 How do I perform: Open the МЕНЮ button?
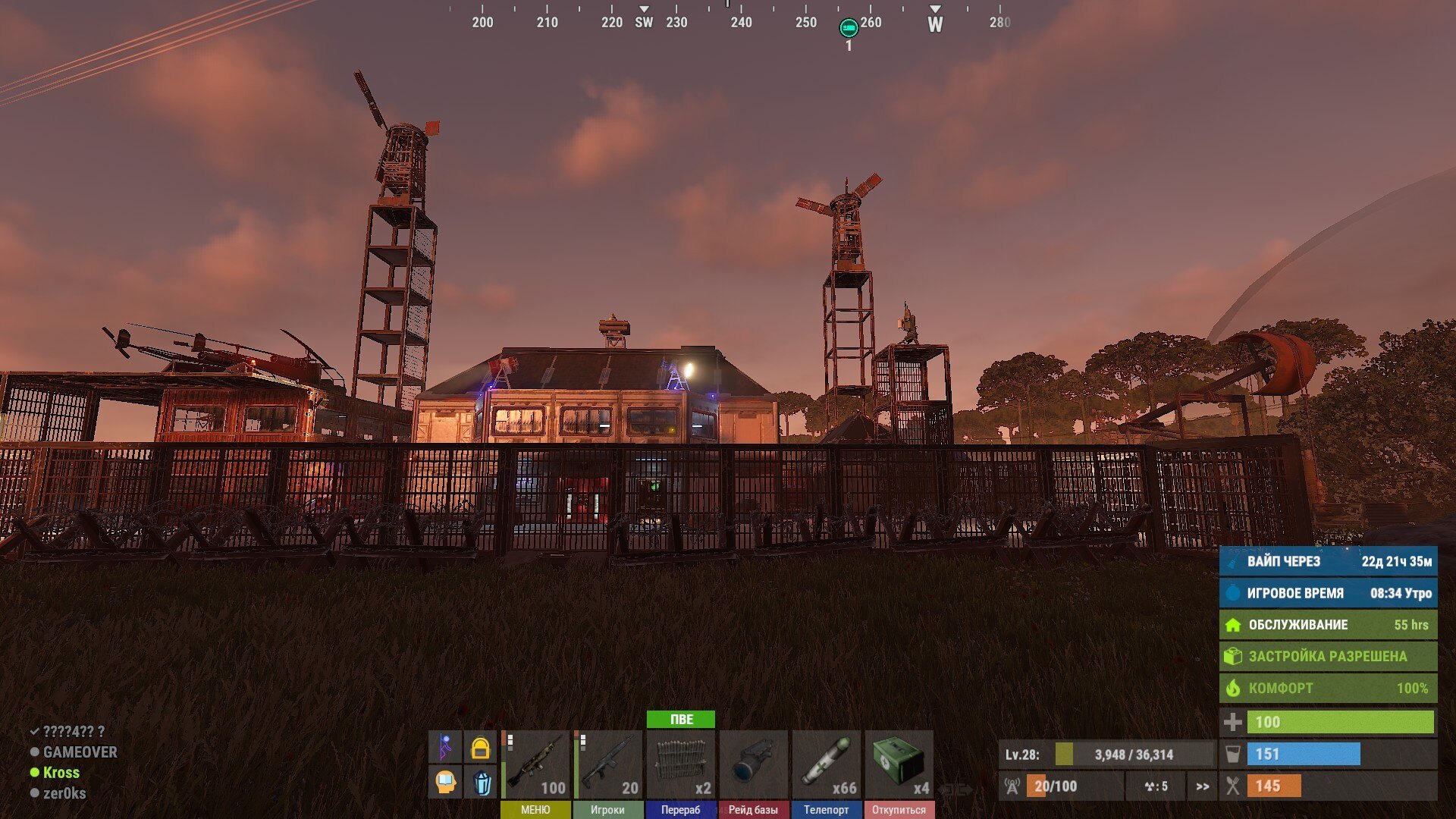535,810
